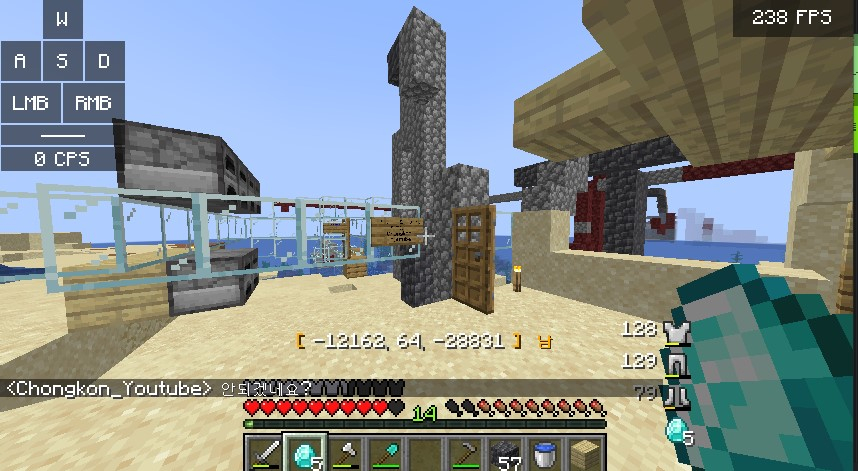
Task: Select the iron sword hotbar slot
Action: (265, 456)
